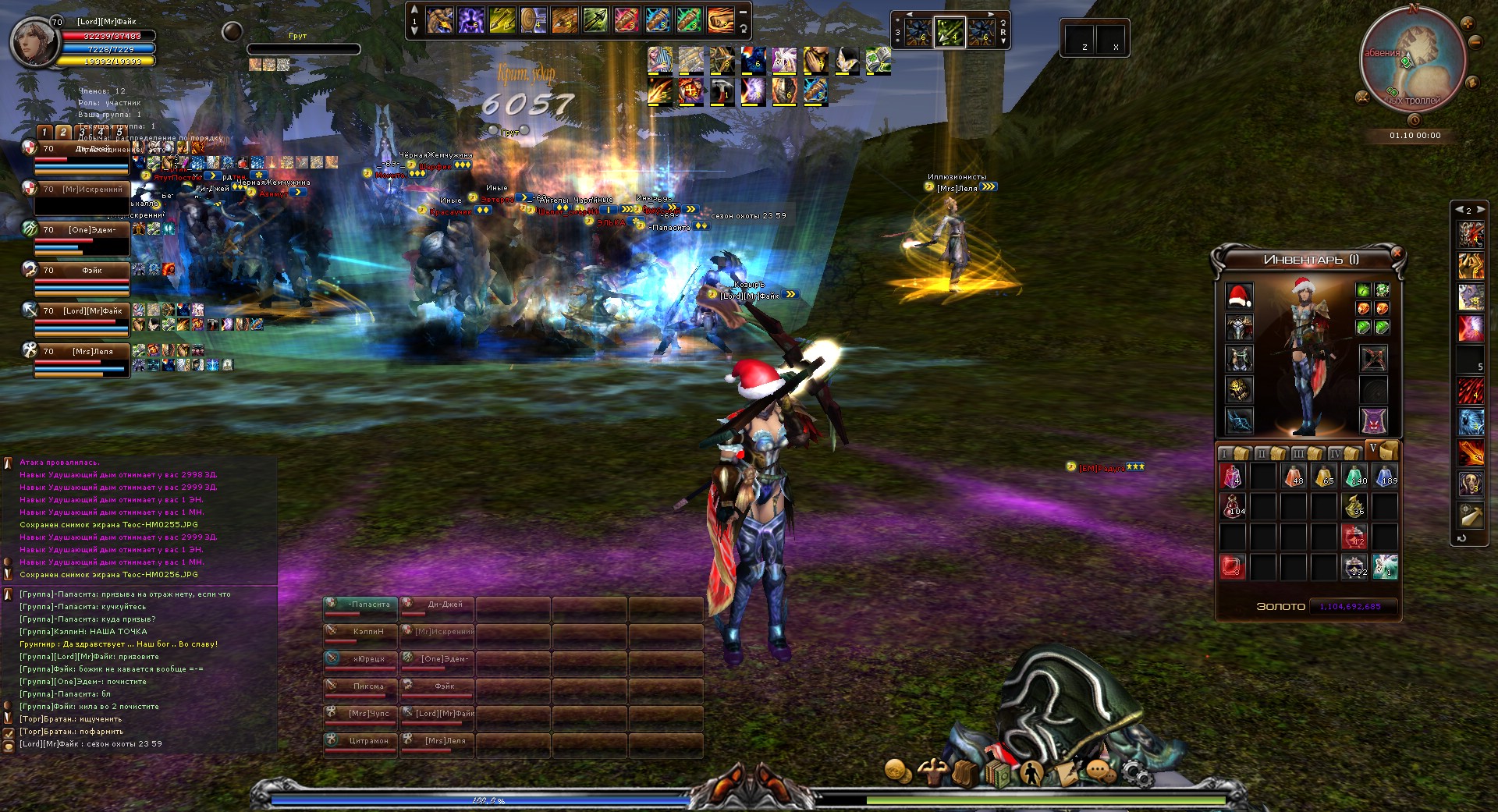1498x812 pixels.
Task: Select raid group tab 2
Action: click(x=63, y=133)
